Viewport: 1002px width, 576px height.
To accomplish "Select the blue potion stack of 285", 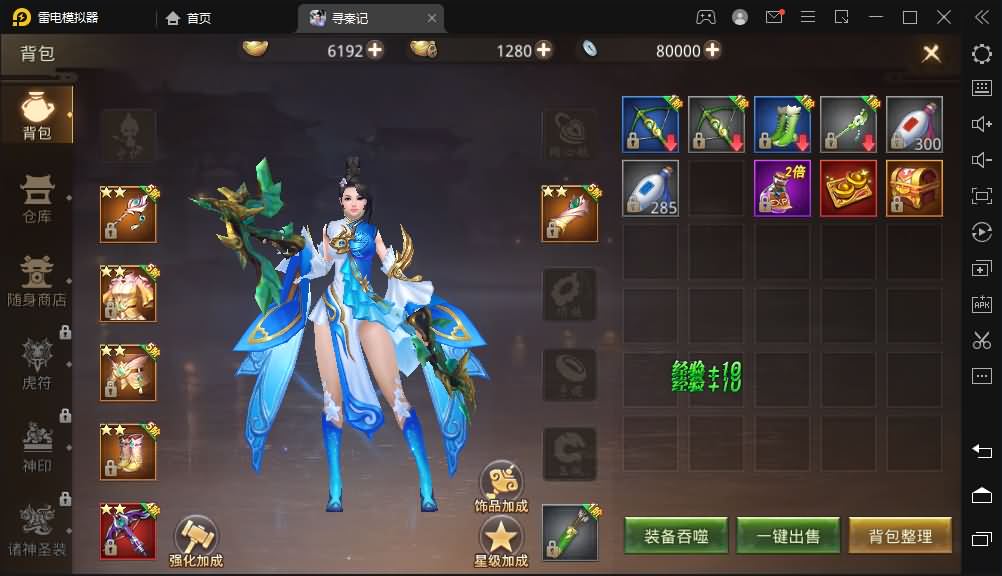I will click(650, 188).
